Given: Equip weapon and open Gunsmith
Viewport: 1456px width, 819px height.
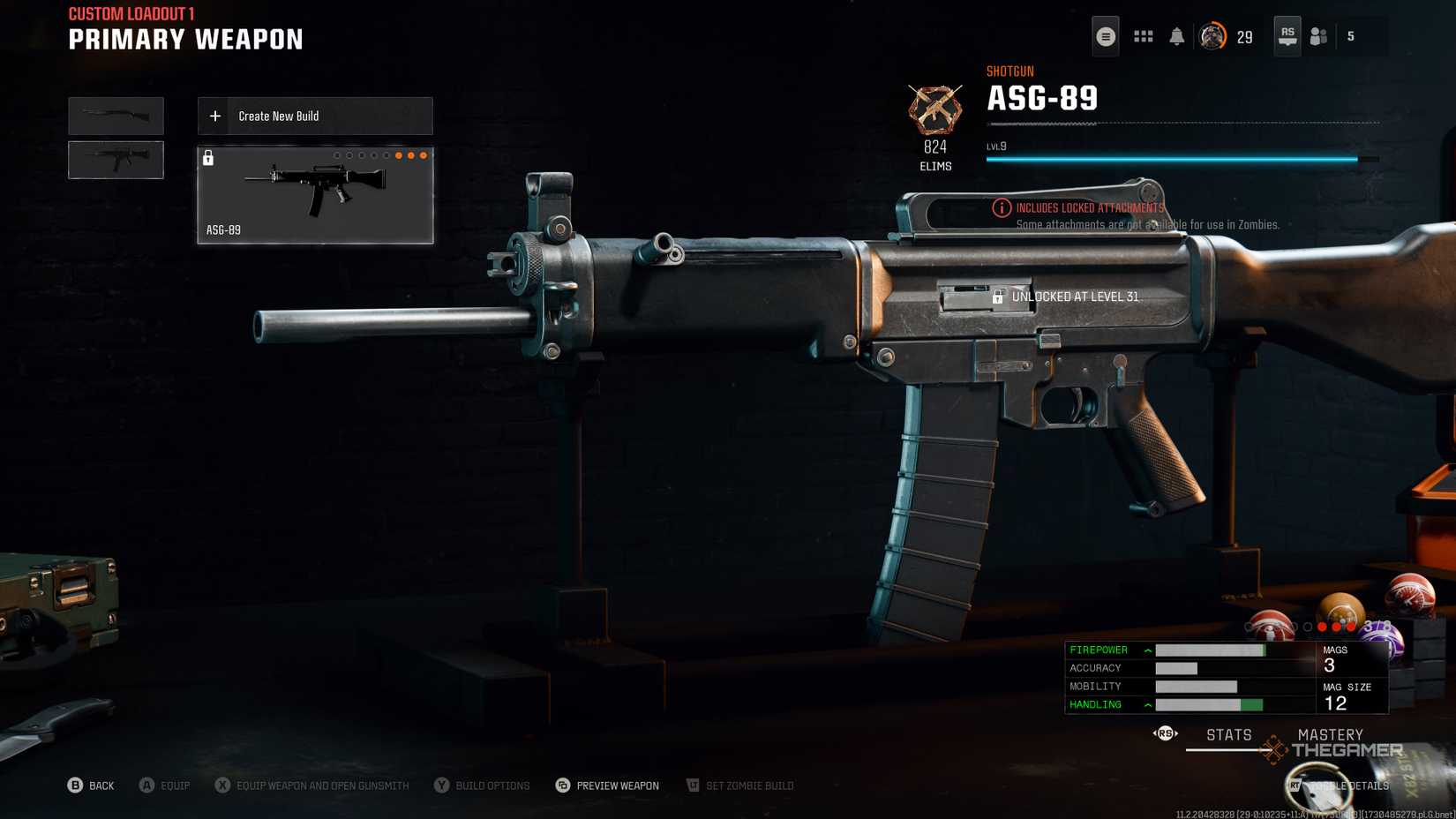Looking at the screenshot, I should [311, 785].
